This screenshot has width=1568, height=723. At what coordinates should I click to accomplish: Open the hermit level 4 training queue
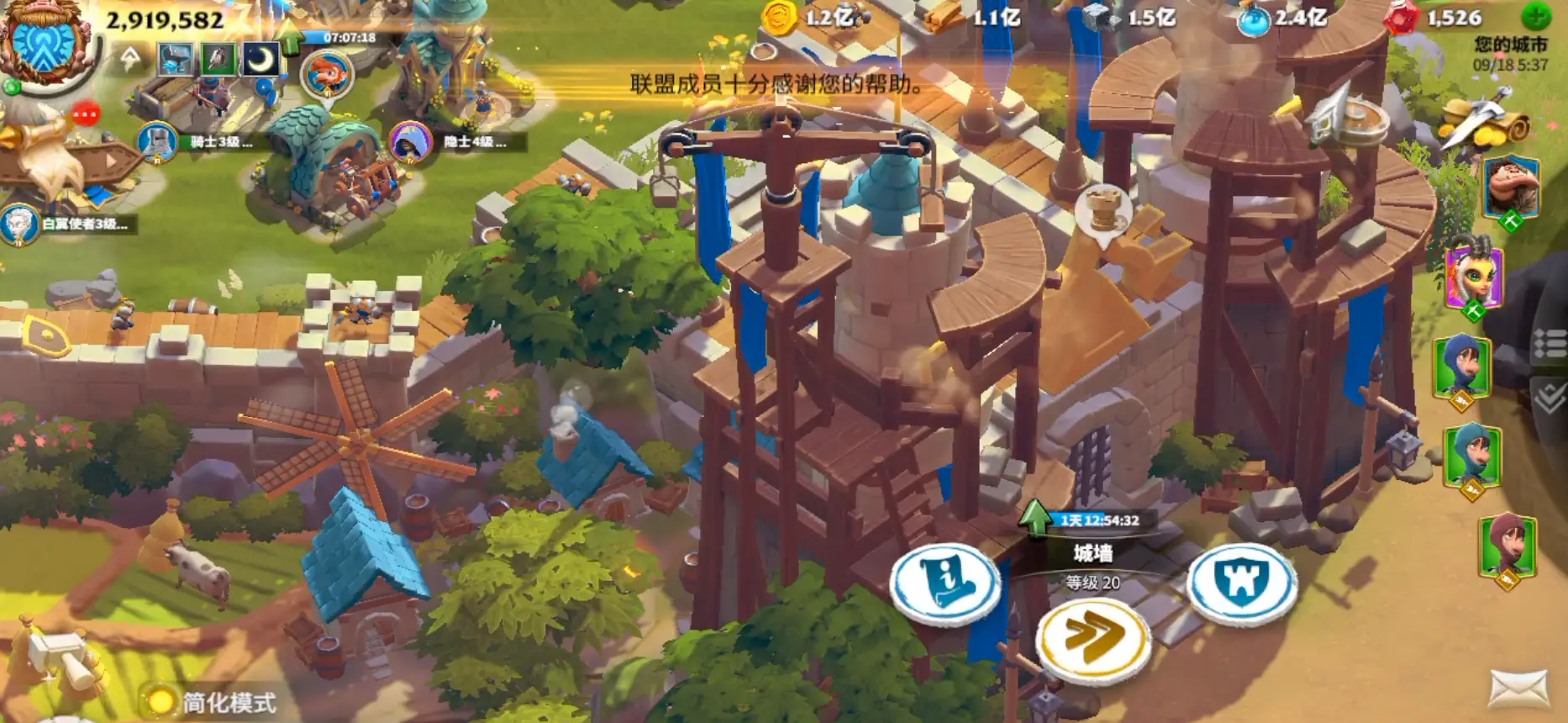point(411,142)
